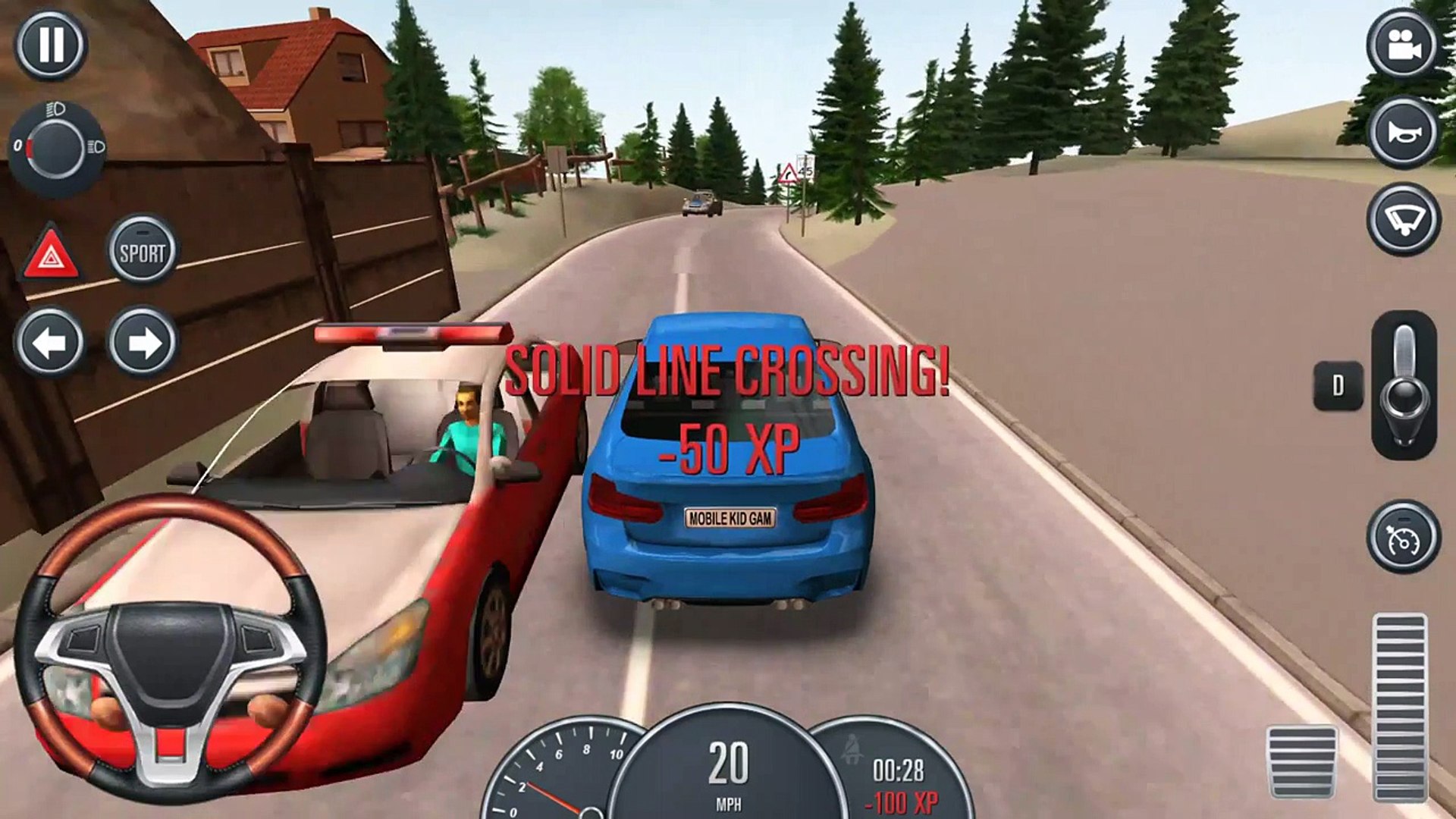Screen dimensions: 1456x819
Task: Sound the car horn
Action: [1403, 132]
